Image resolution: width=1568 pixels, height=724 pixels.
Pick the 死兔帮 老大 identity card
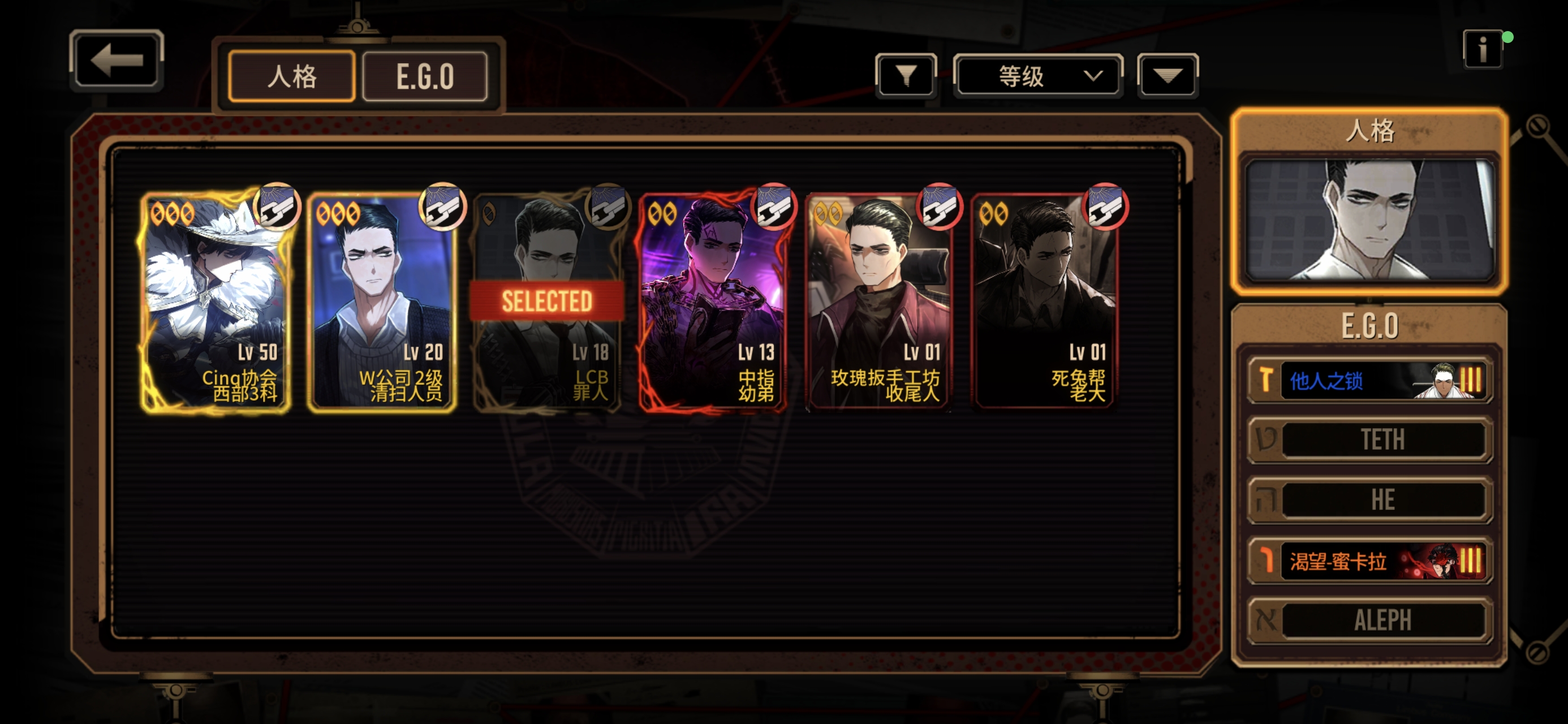[1044, 302]
